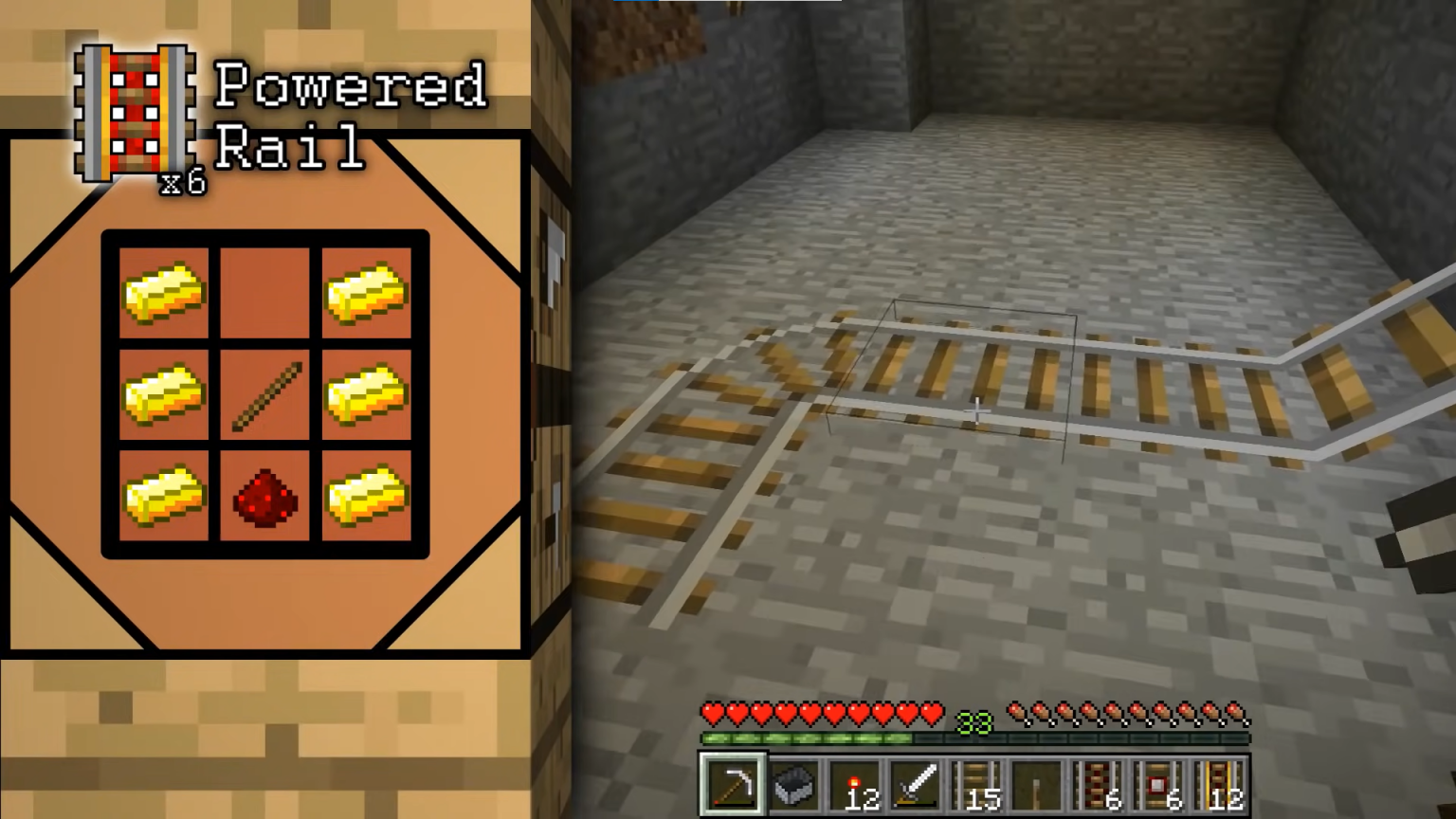Image resolution: width=1456 pixels, height=819 pixels.
Task: Select the stack of 12 redstone torches
Action: point(854,785)
